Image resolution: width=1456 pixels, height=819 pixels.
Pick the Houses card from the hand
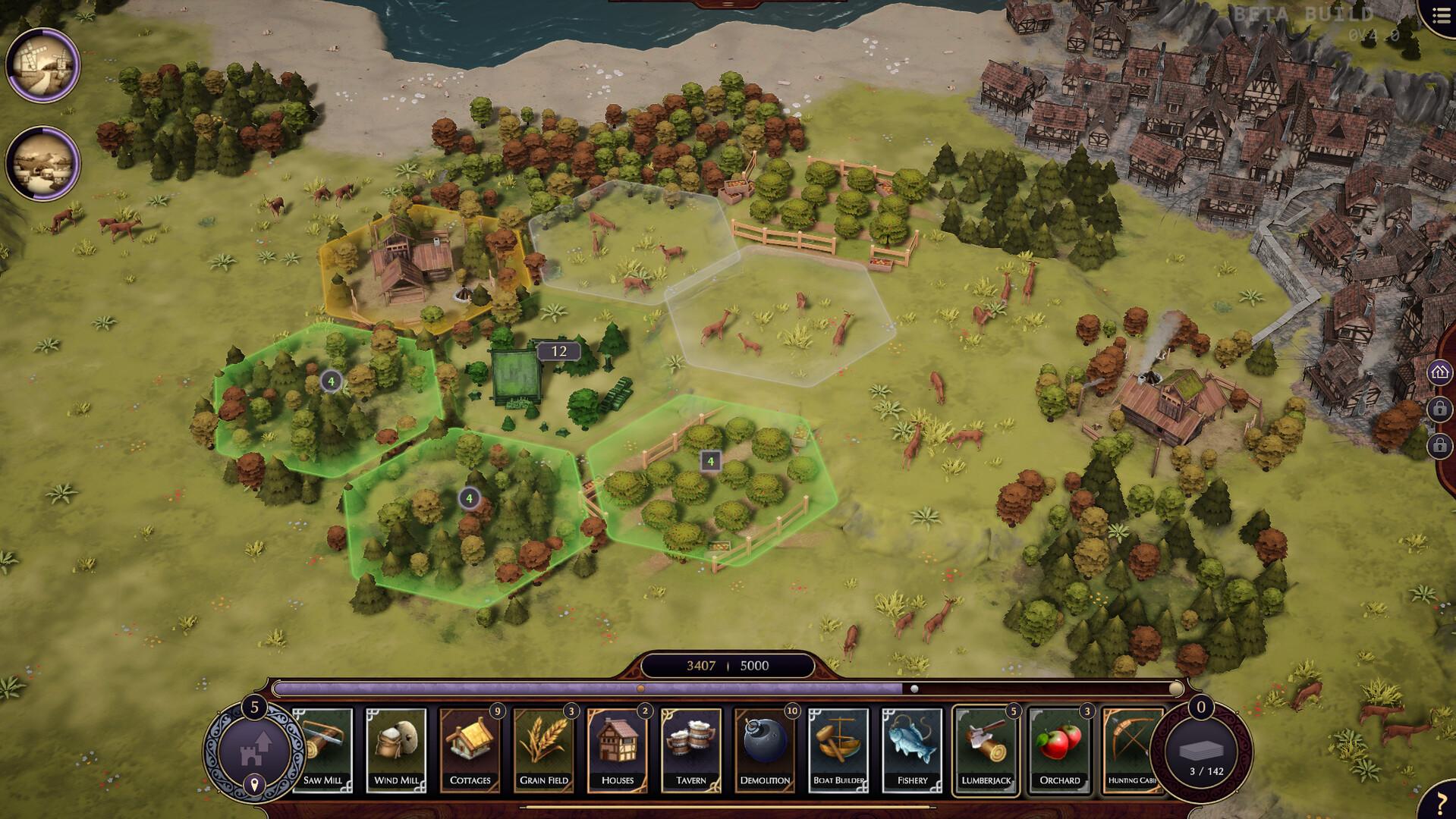tap(617, 750)
